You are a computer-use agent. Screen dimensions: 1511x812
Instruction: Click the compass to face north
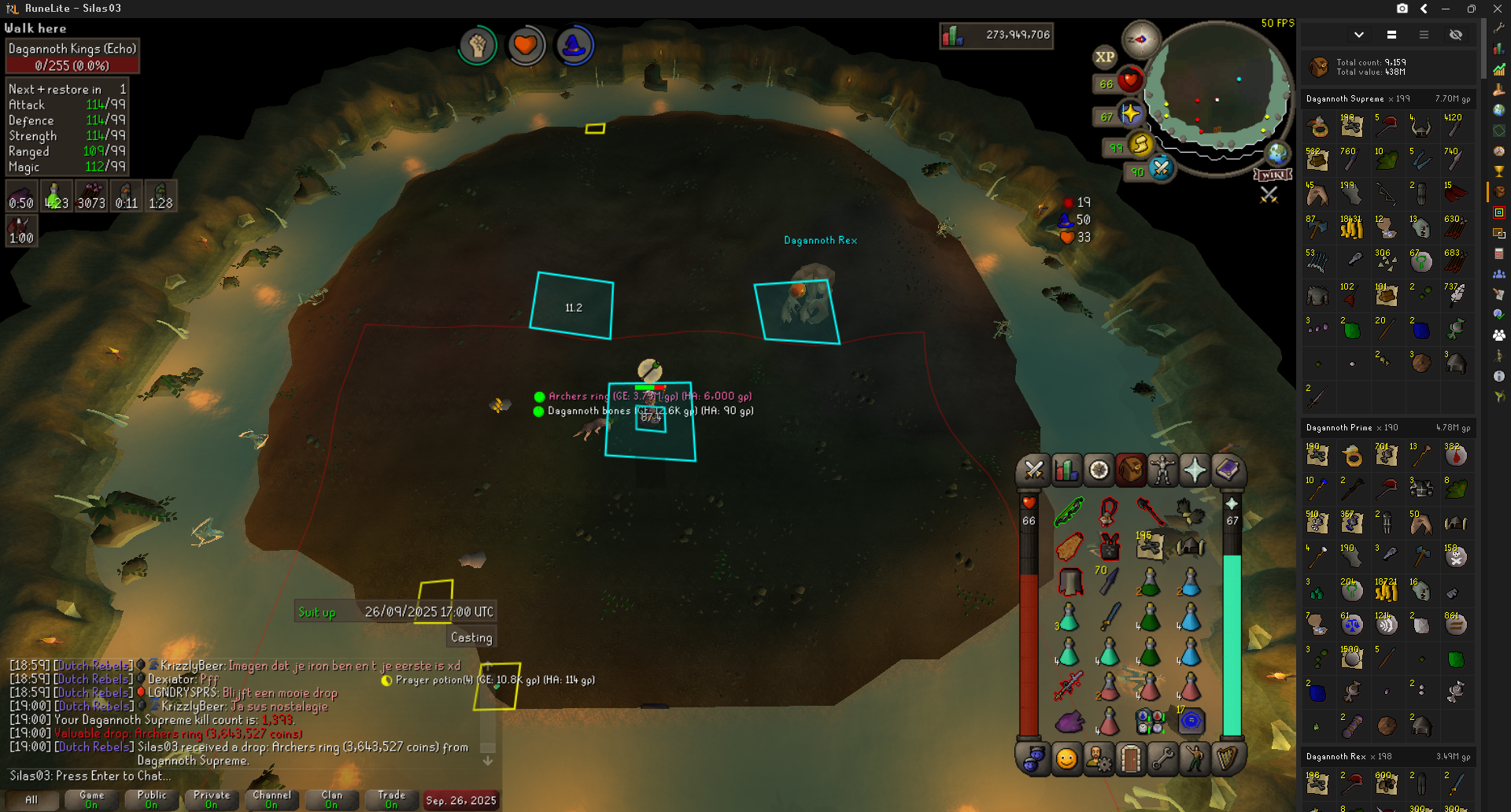pos(1140,39)
